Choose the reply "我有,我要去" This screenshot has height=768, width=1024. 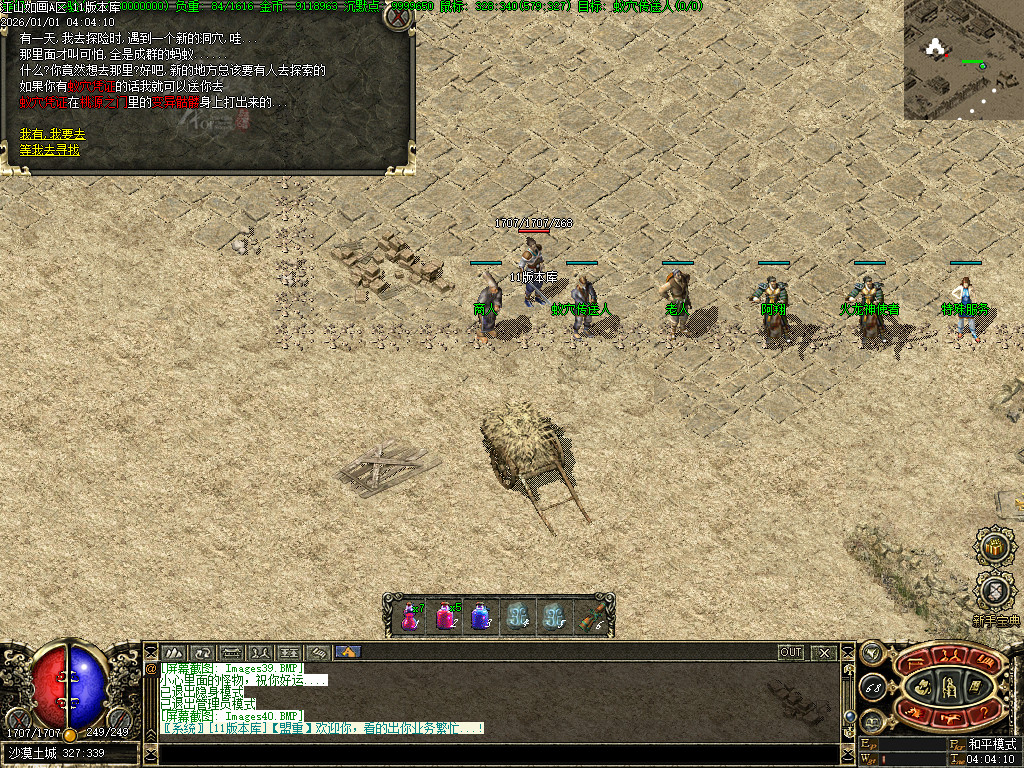[53, 134]
